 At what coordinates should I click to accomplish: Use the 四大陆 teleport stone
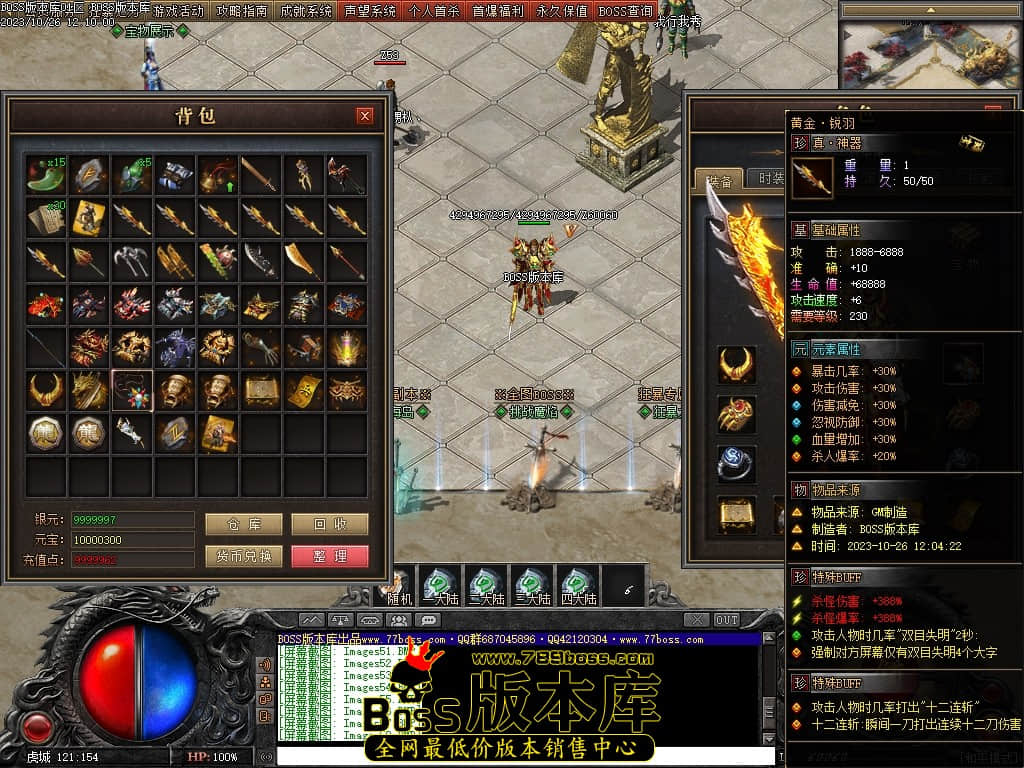pos(578,586)
